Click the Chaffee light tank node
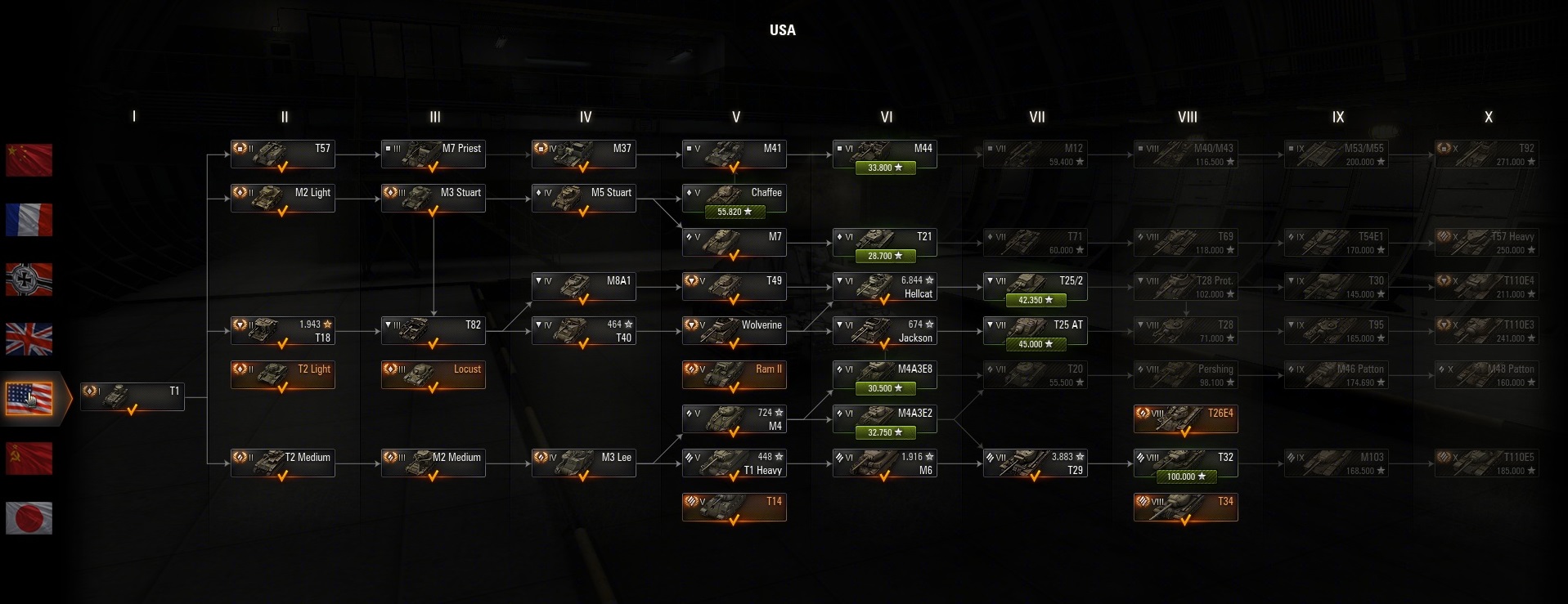 (x=735, y=199)
